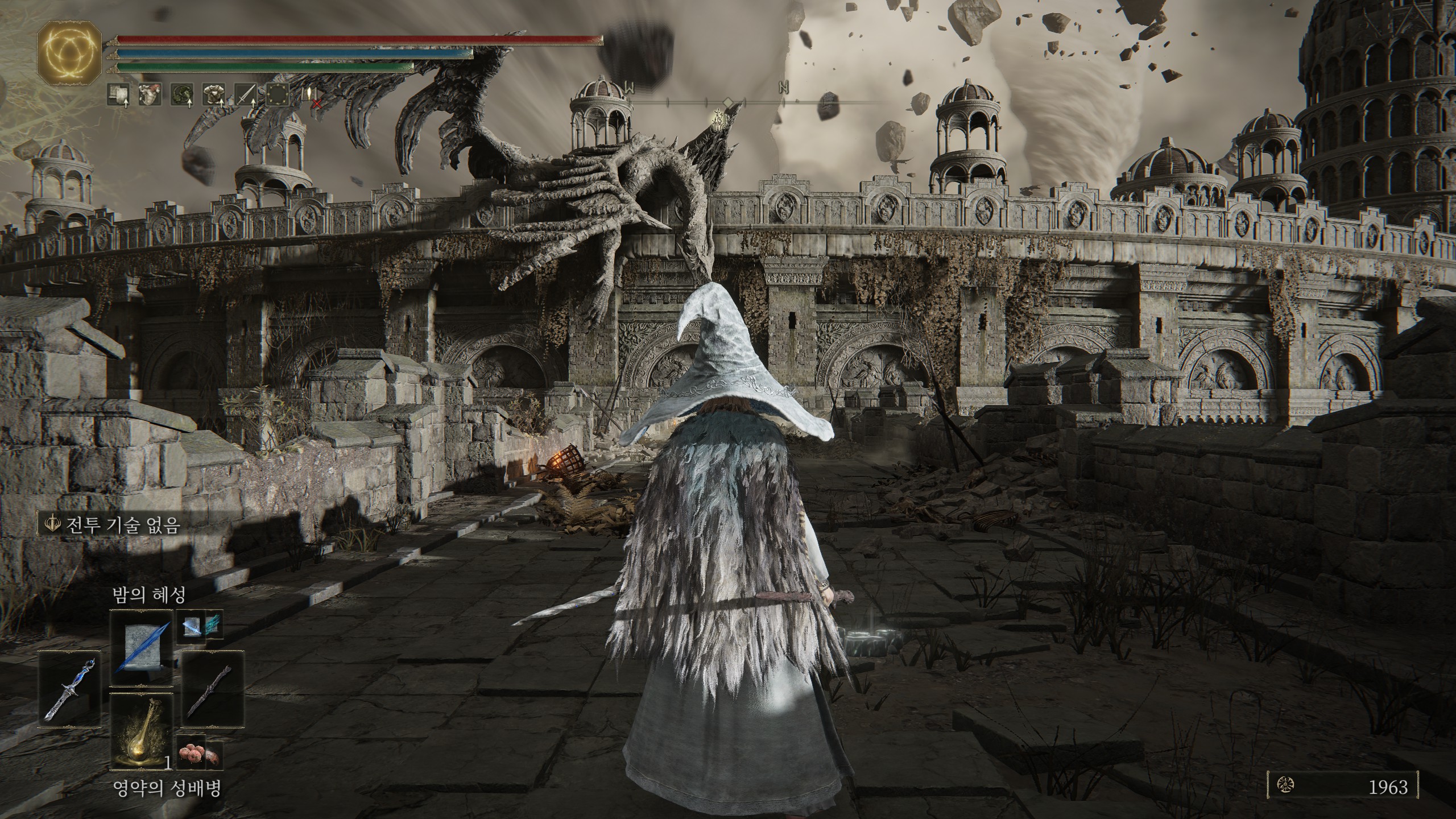The width and height of the screenshot is (1456, 819).
Task: Click the compass bar heading marker
Action: (727, 102)
